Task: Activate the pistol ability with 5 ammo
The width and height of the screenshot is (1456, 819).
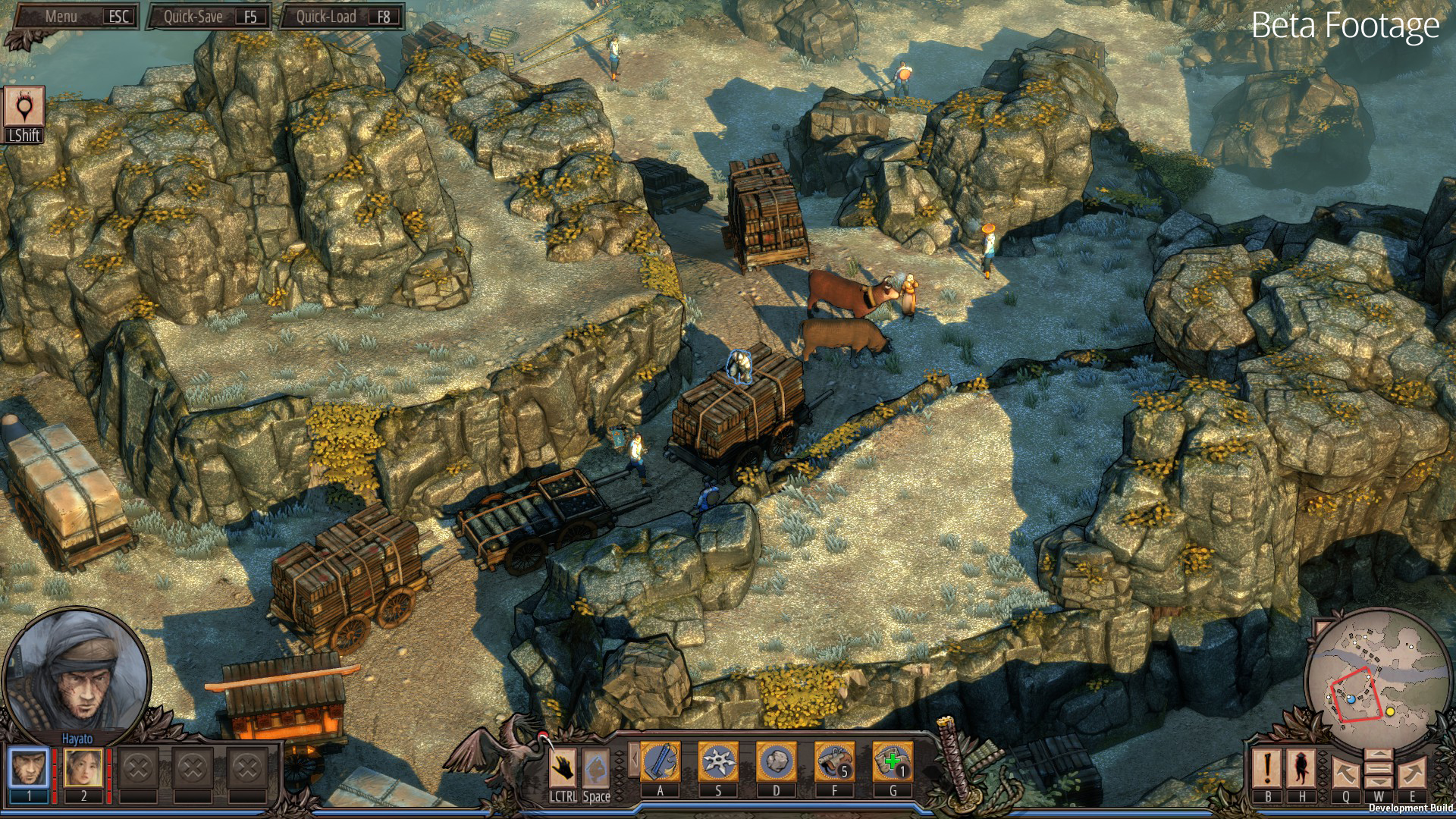Action: pos(834,761)
